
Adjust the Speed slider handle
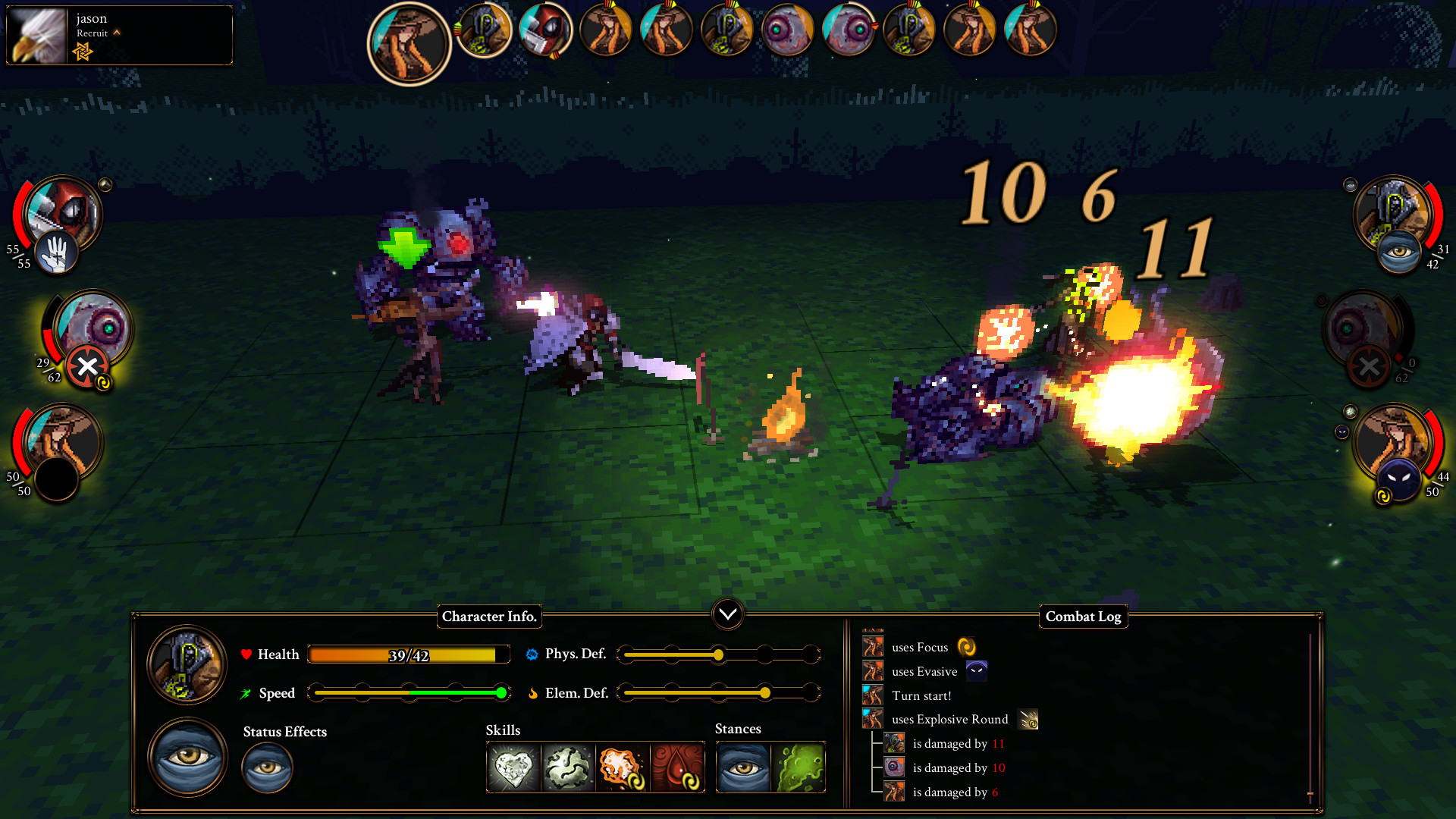(x=502, y=692)
